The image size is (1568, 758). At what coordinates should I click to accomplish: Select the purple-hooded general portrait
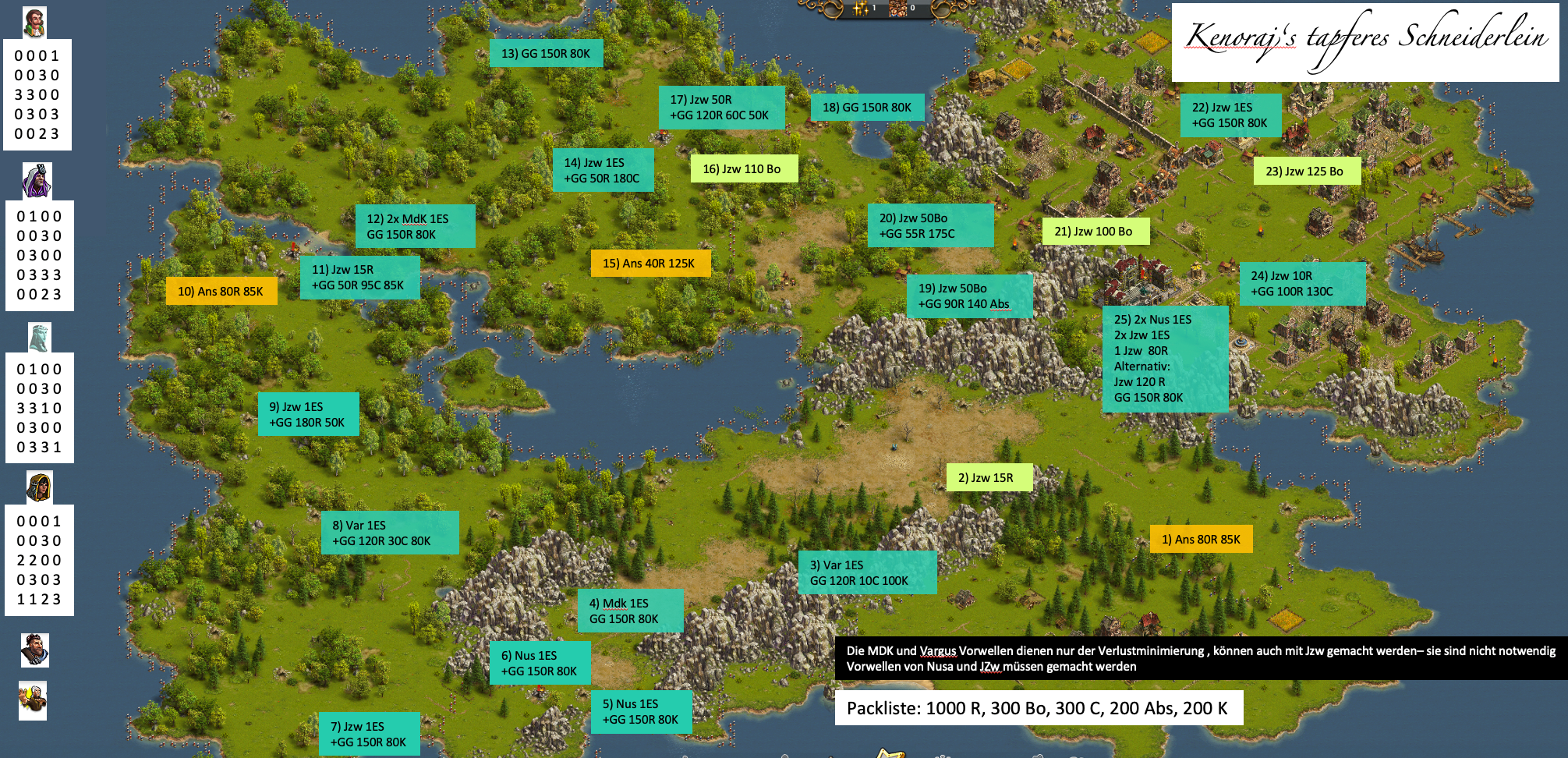(37, 181)
